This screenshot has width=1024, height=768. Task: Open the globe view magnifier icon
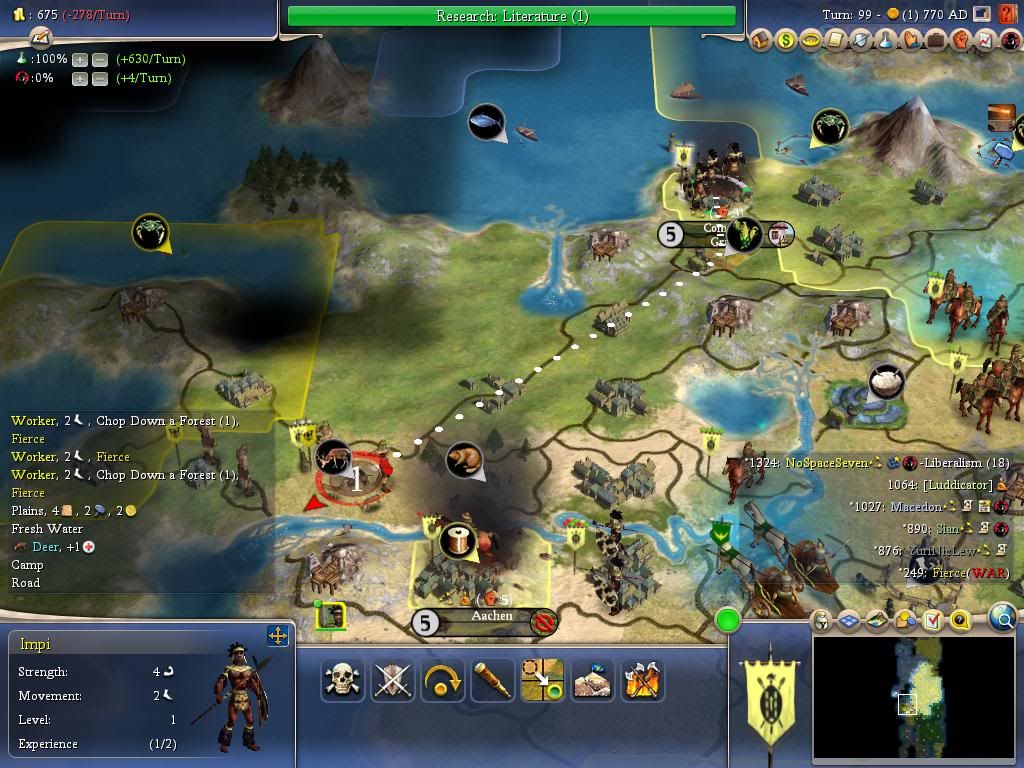[1003, 619]
